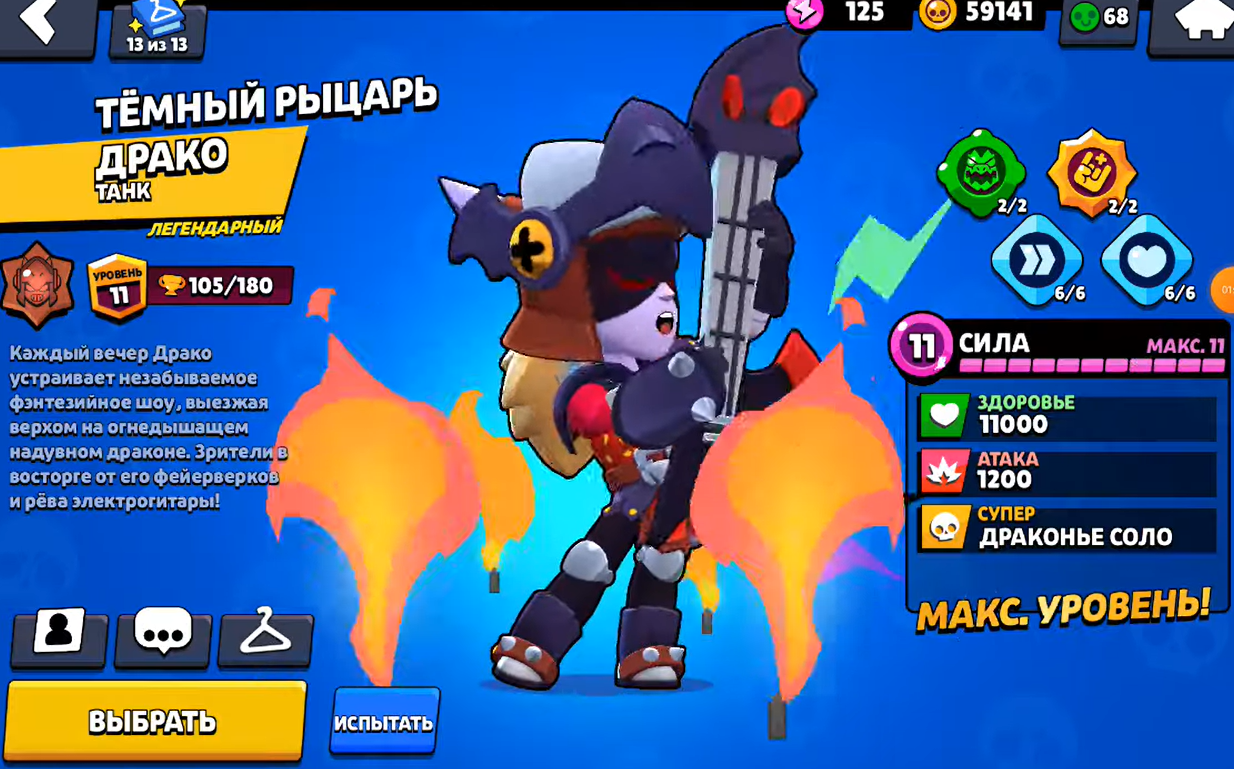Screen dimensions: 1234x769
Task: Select Draco with the ВЫБРАТЬ button
Action: coord(154,721)
